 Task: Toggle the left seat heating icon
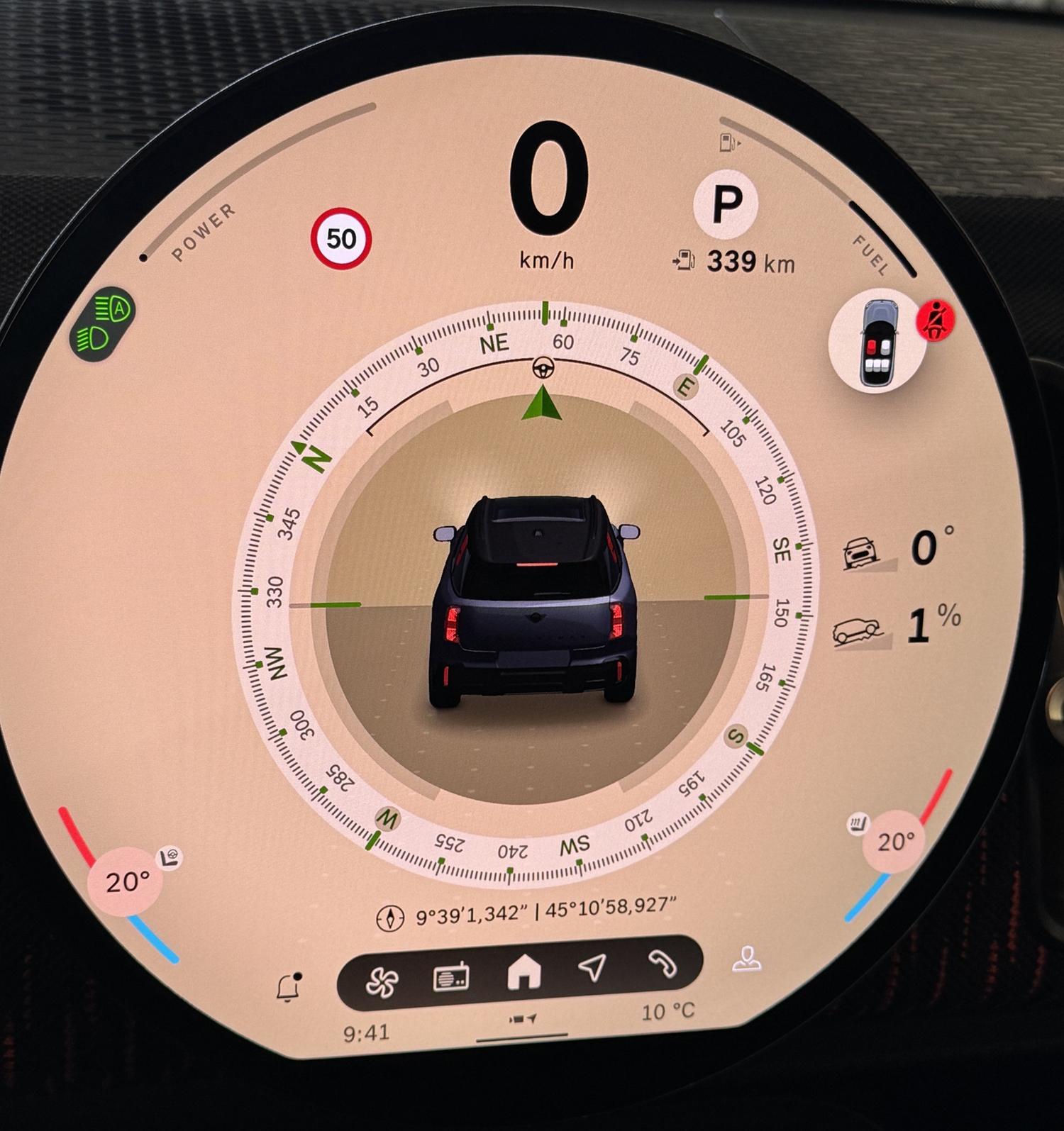pyautogui.click(x=170, y=857)
